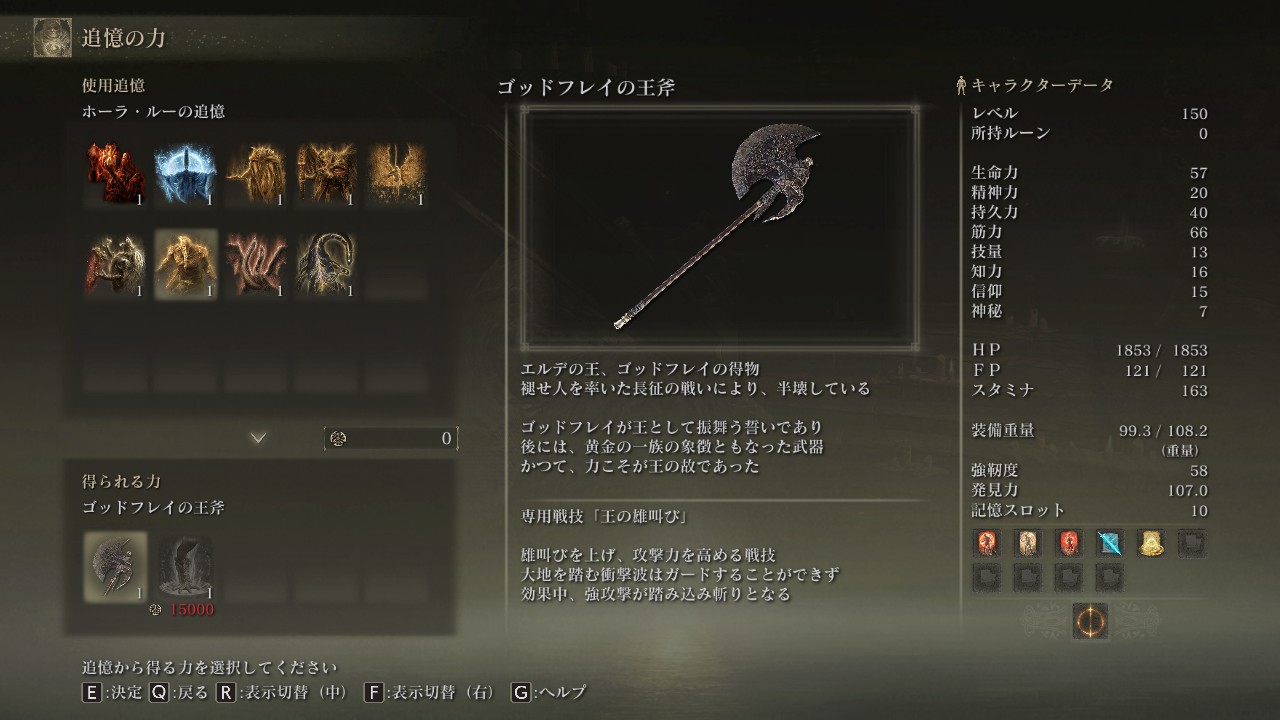Choose the blue-gold serpent remembrance
Viewport: 1280px width, 720px height.
(326, 263)
